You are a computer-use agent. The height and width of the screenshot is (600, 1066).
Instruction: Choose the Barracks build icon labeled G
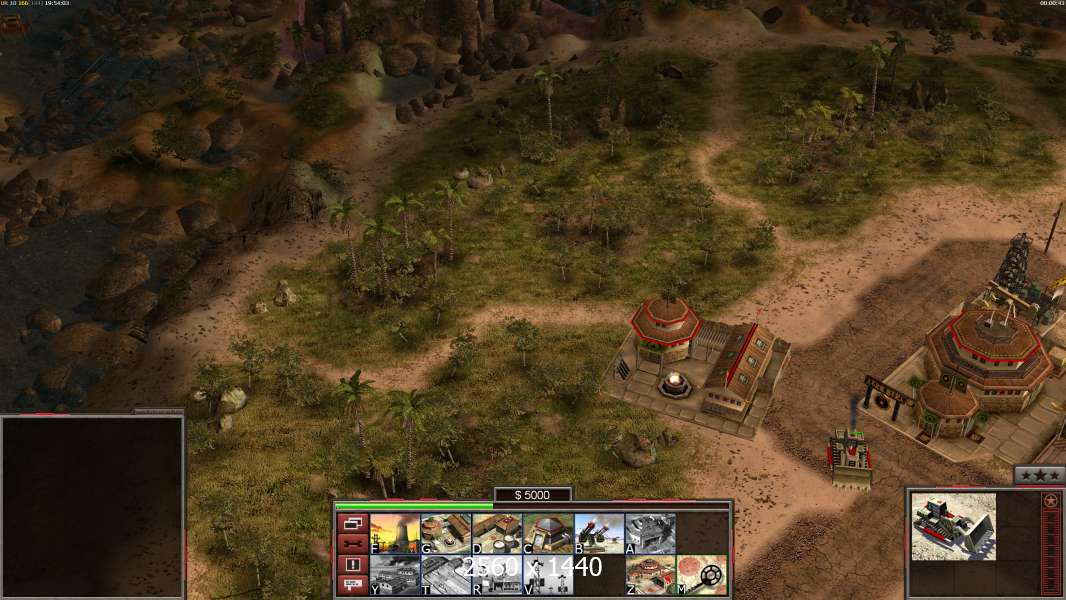point(446,533)
